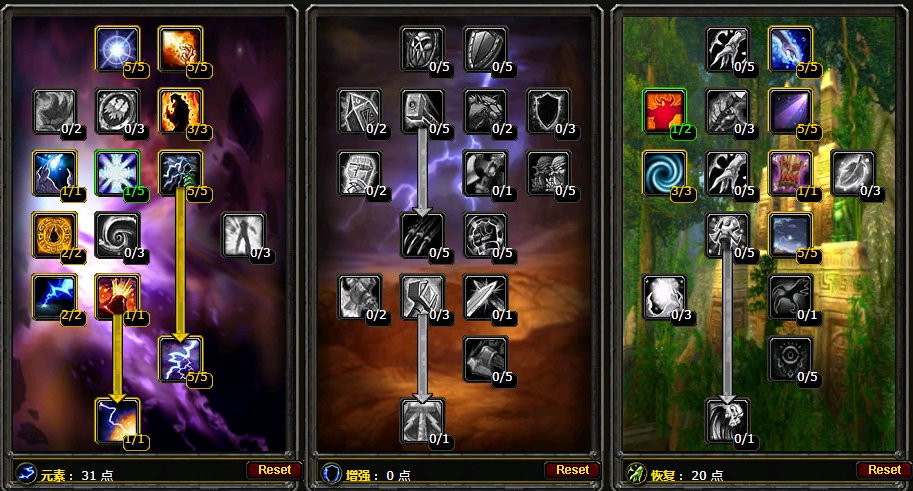Reset the 元素 Elemental talent tree
Image resolution: width=913 pixels, height=491 pixels.
click(274, 469)
